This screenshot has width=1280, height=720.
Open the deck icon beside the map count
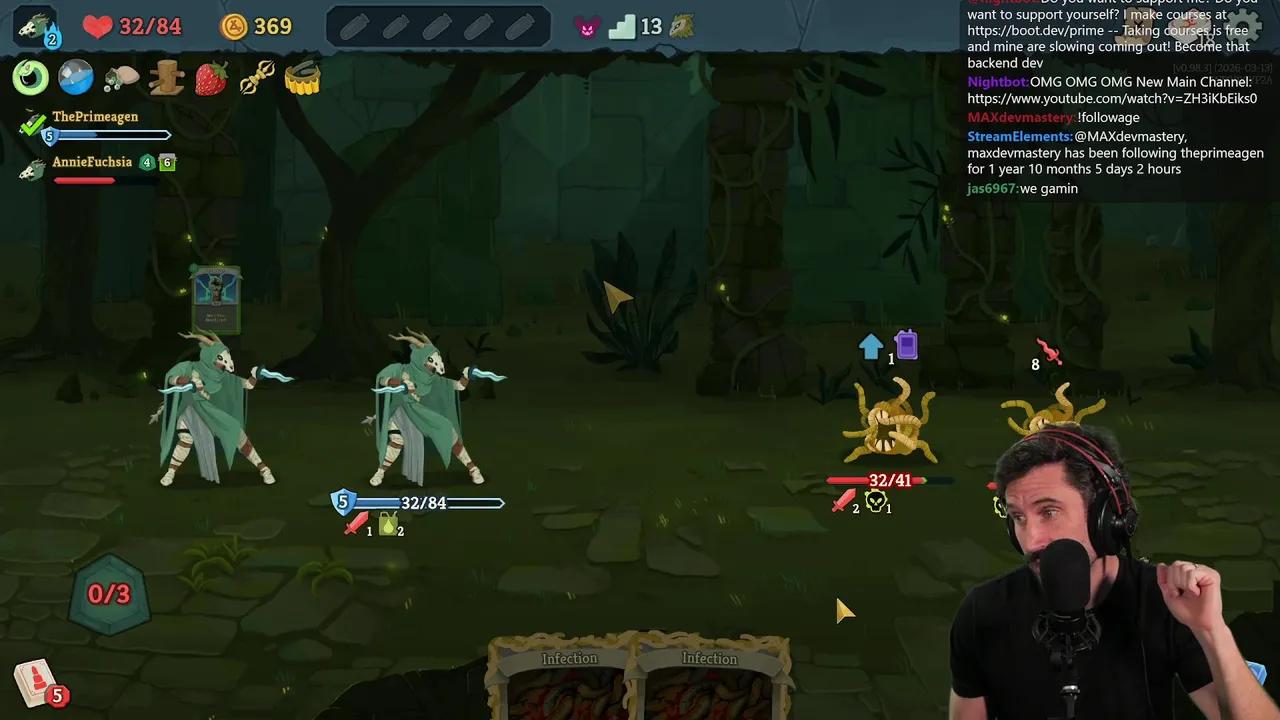pos(680,25)
